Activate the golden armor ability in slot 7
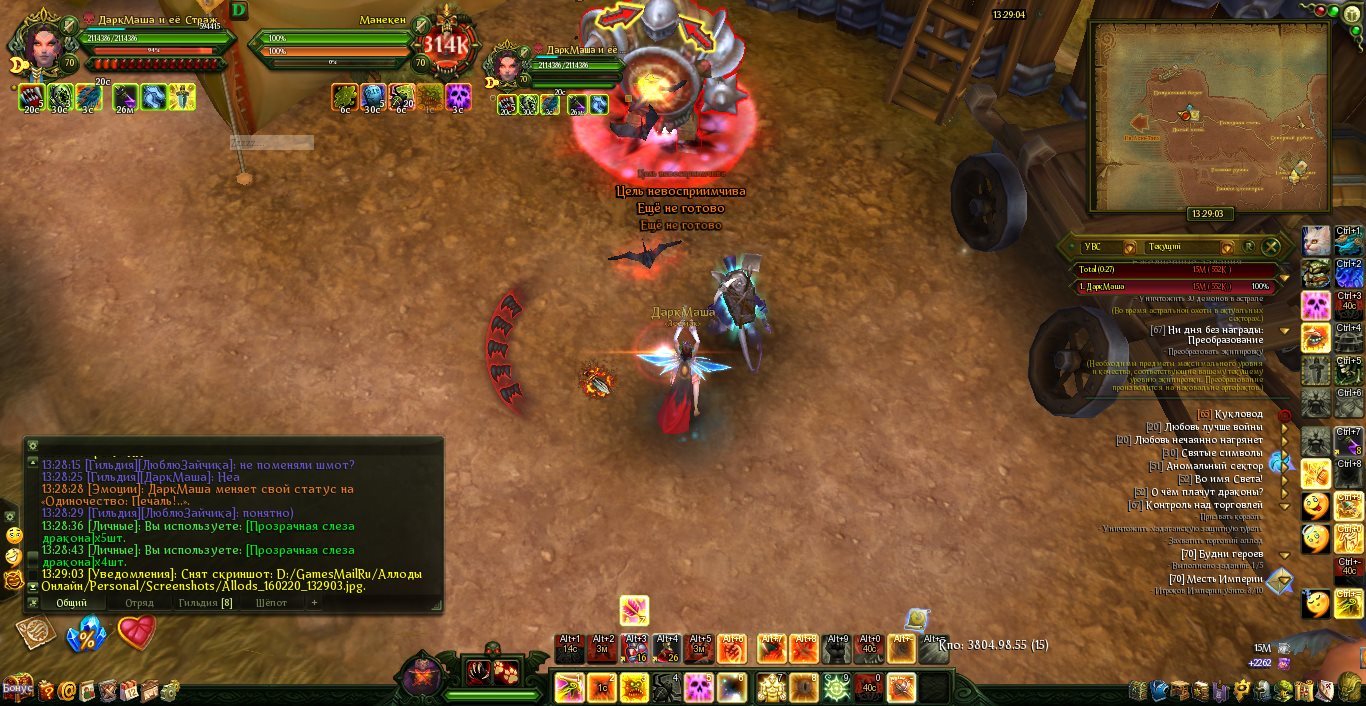The image size is (1366, 706). pyautogui.click(x=770, y=688)
